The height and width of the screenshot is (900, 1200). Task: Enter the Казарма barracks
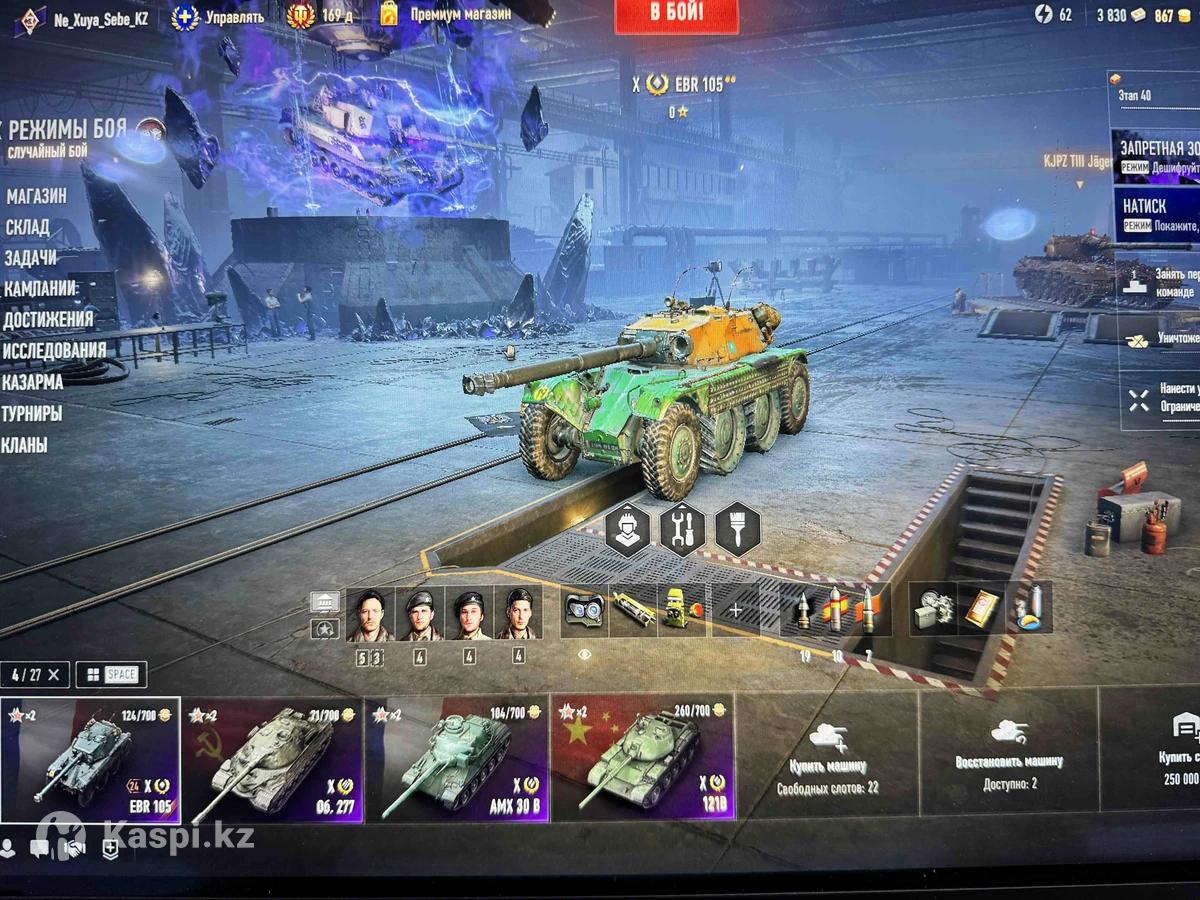click(32, 382)
